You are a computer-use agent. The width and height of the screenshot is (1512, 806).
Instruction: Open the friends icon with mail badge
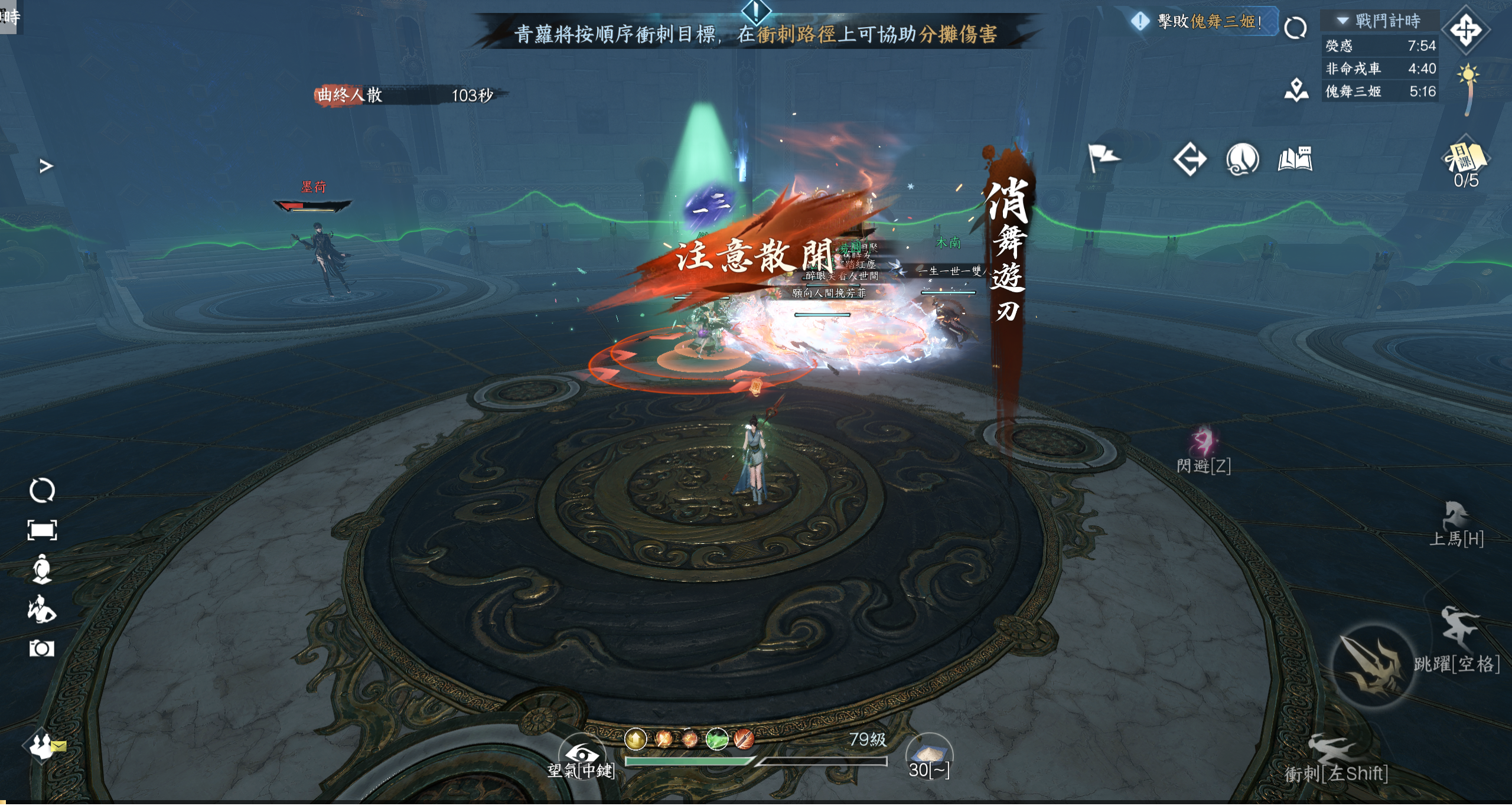[43, 746]
